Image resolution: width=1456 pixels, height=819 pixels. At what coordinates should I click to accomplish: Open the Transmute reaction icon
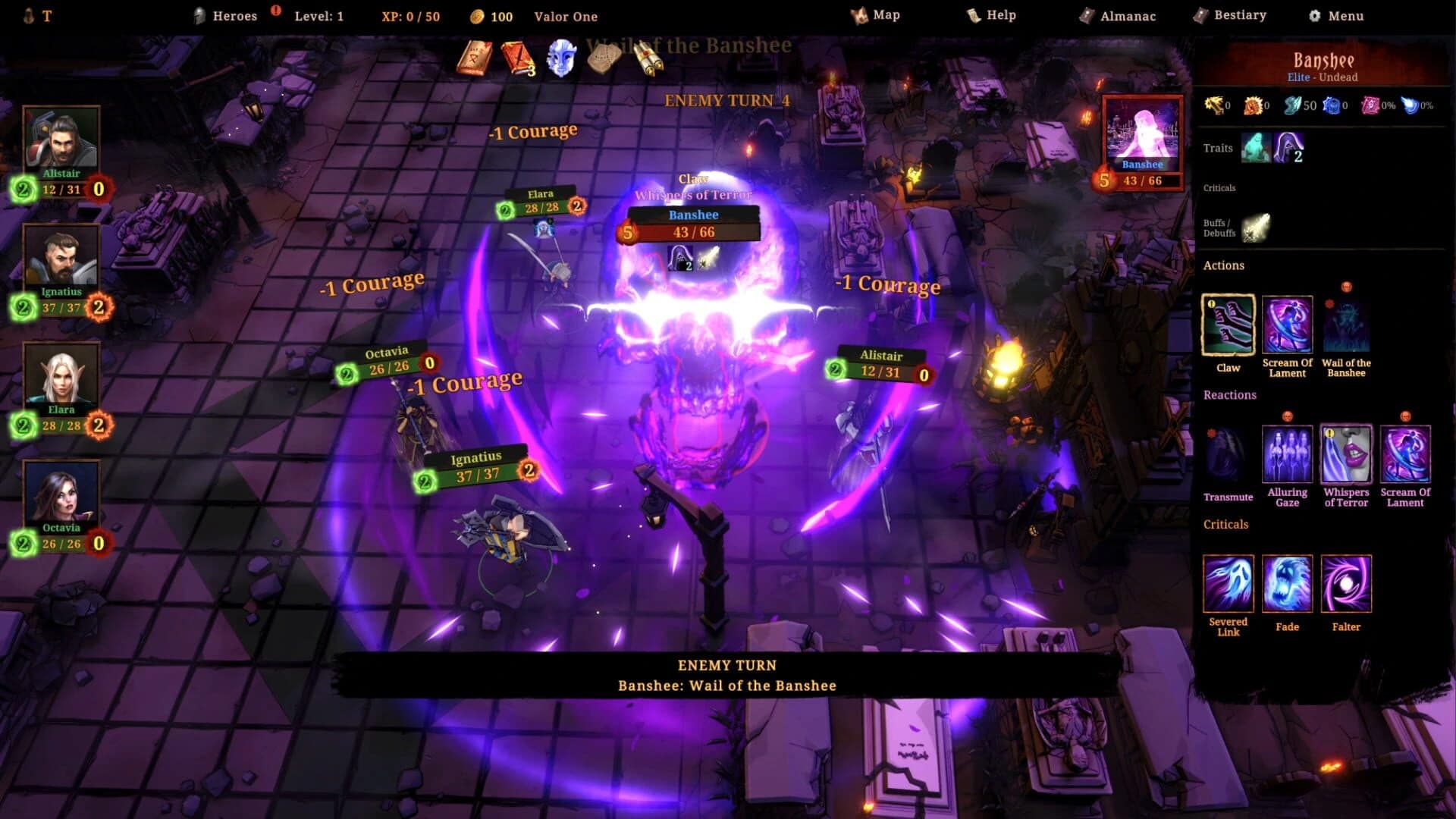pos(1228,455)
